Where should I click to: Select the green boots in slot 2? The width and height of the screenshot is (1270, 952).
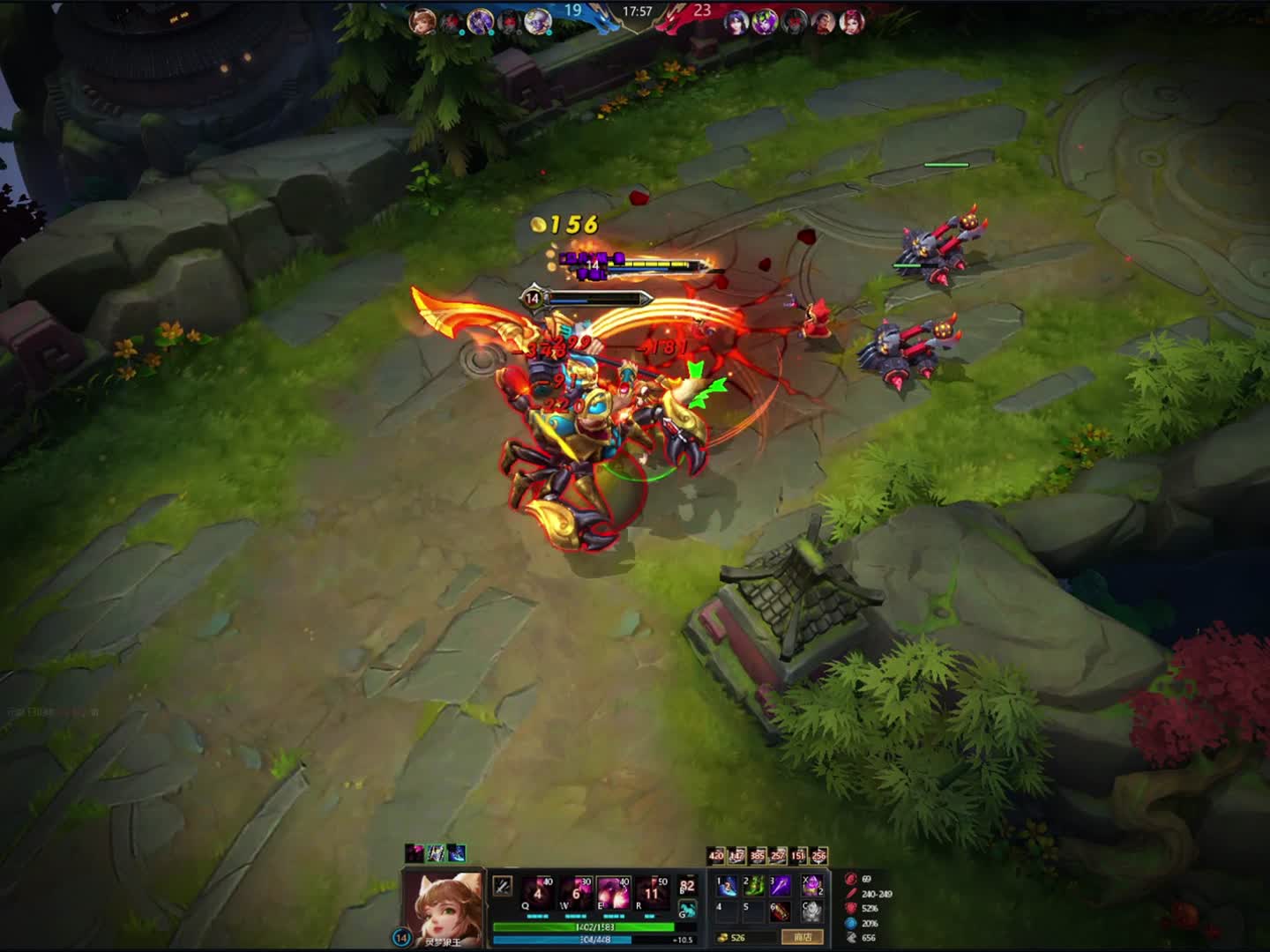pos(754,885)
